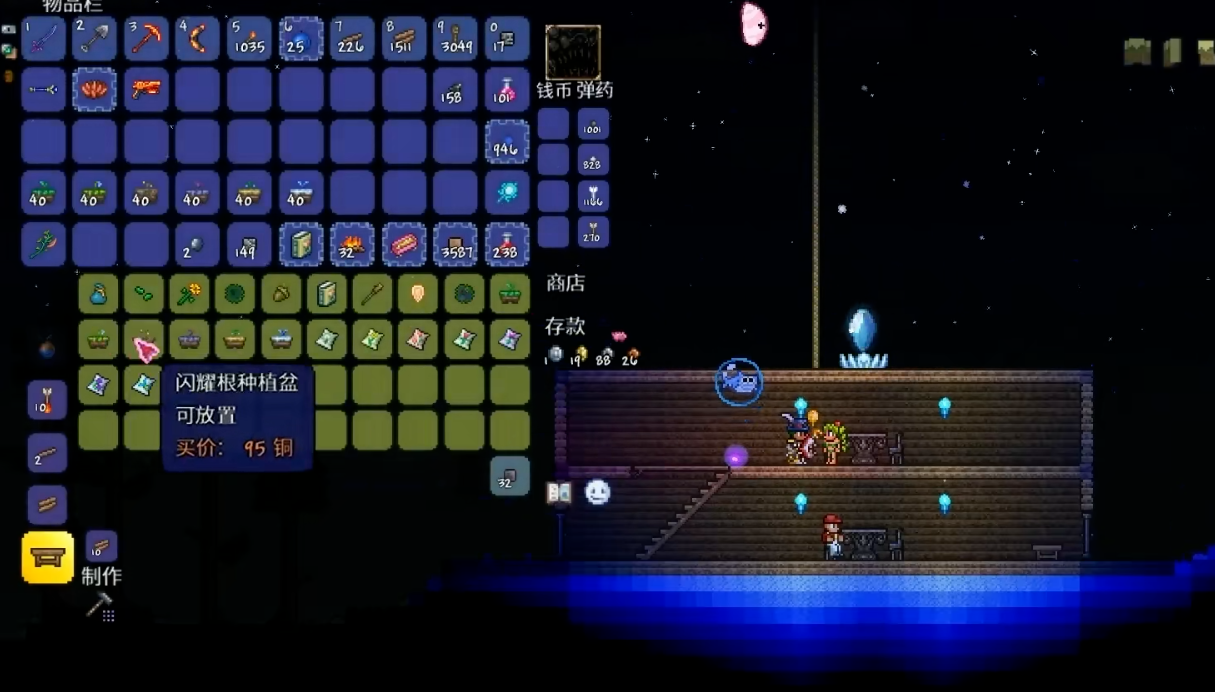Buy the green book in the shop
This screenshot has height=692, width=1215.
pos(327,295)
